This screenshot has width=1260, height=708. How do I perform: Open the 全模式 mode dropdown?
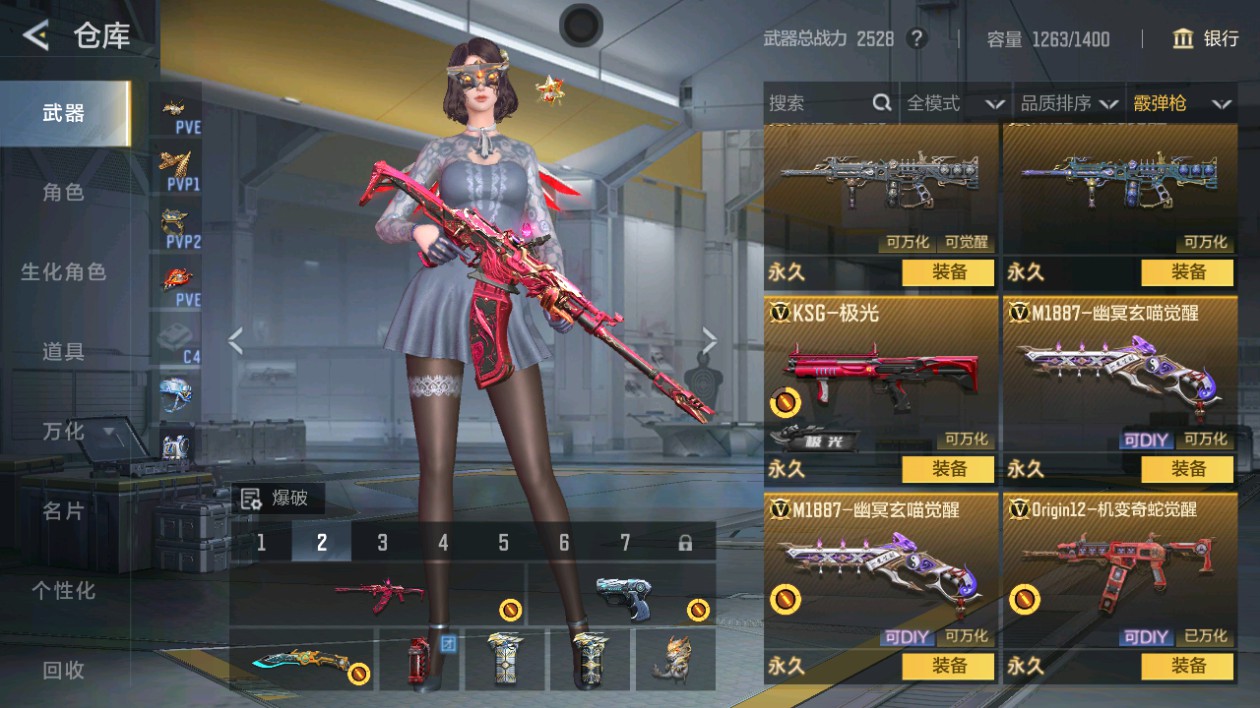(x=954, y=103)
